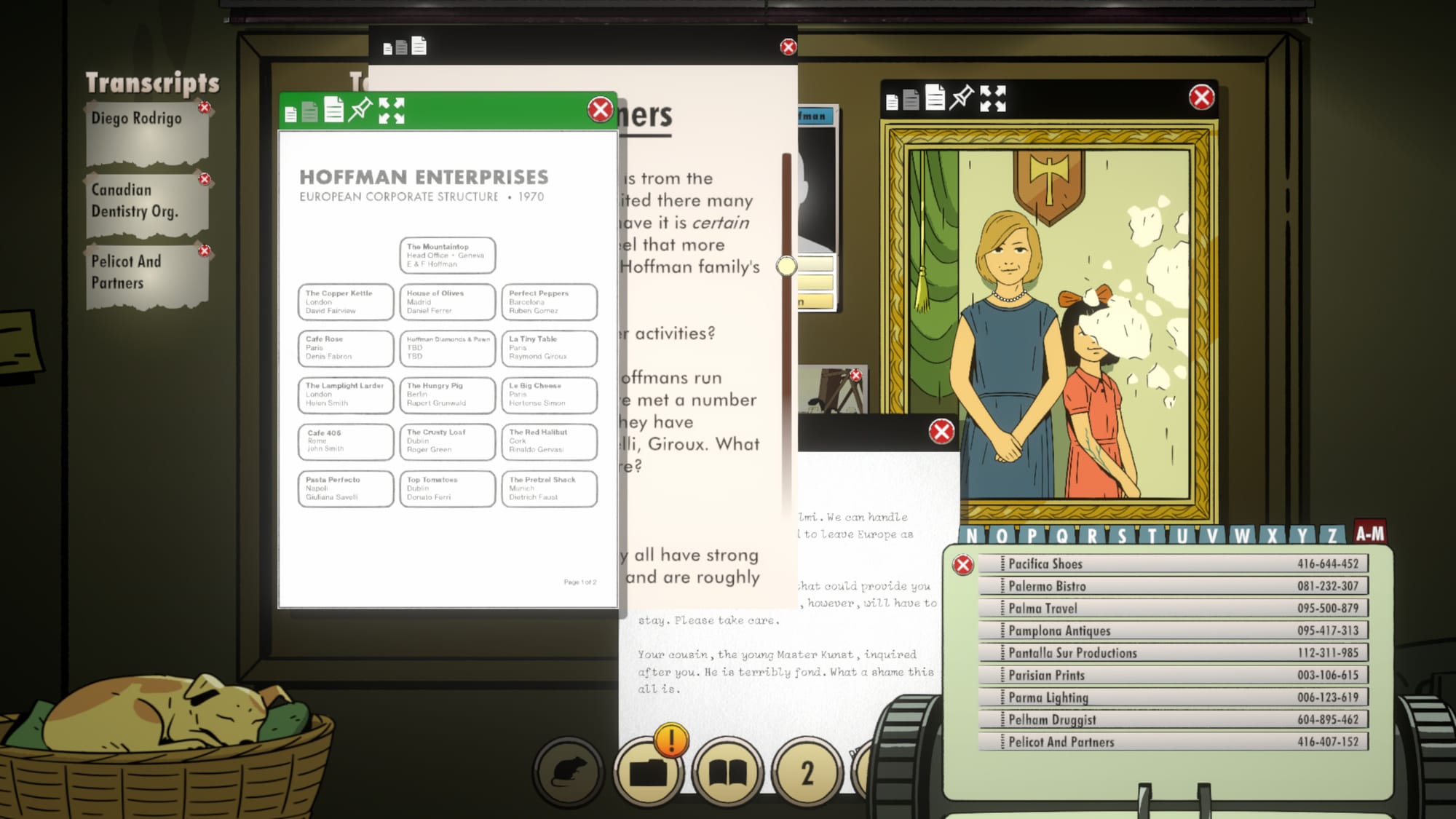Maximize the Hoffman Enterprises document
The width and height of the screenshot is (1456, 819).
pos(392,111)
